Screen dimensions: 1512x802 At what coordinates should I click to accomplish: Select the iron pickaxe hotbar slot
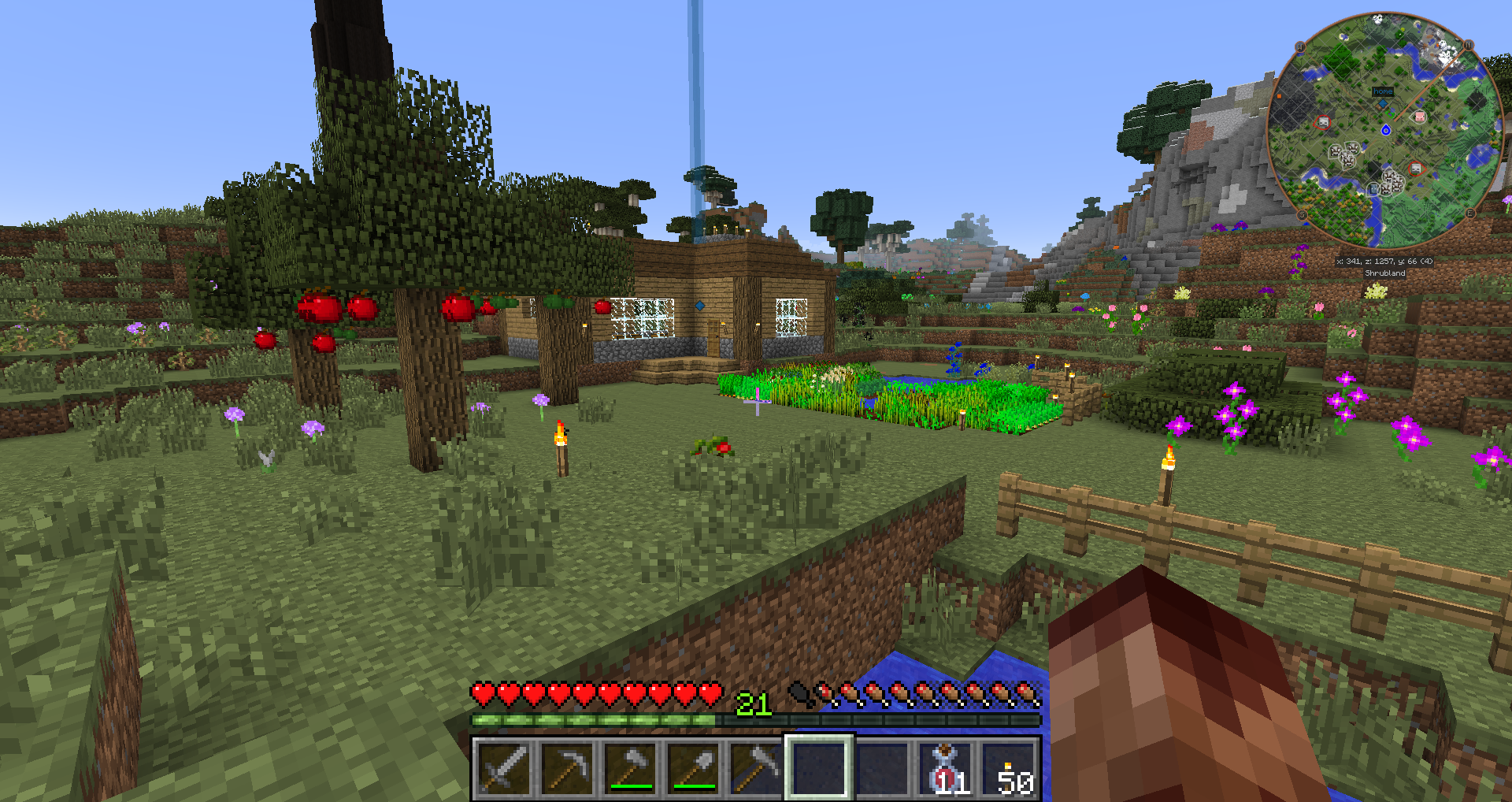point(567,767)
